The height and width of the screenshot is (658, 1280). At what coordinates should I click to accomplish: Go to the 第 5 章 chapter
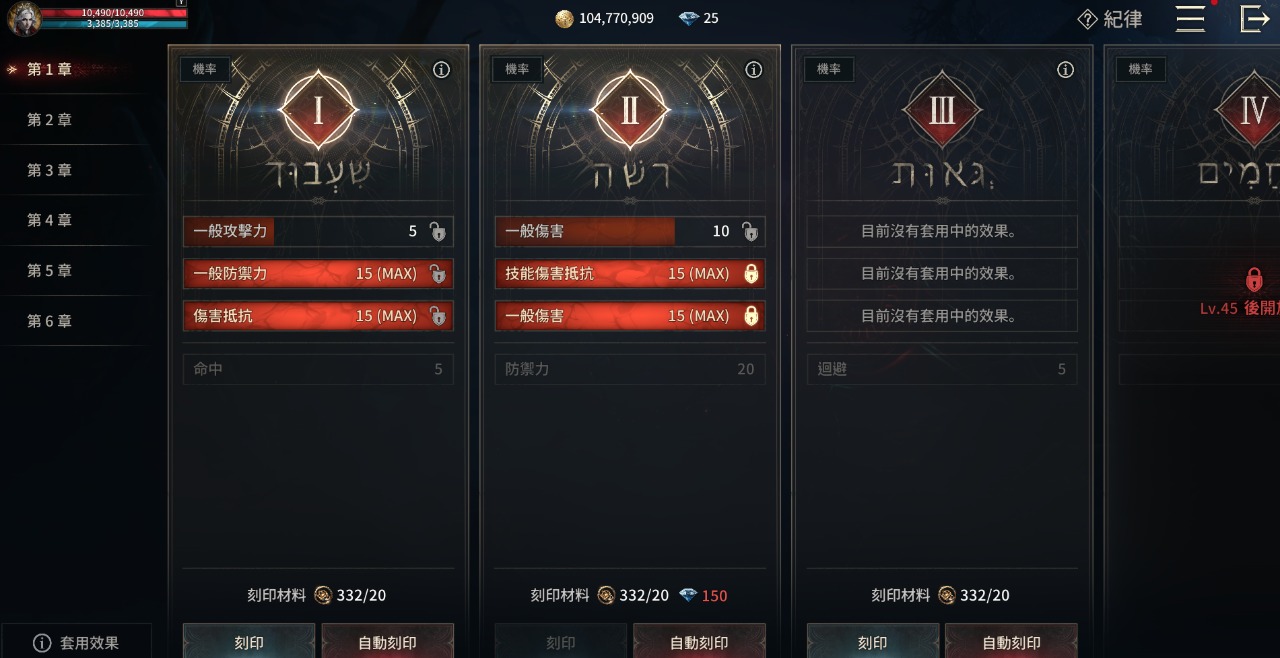tap(50, 271)
